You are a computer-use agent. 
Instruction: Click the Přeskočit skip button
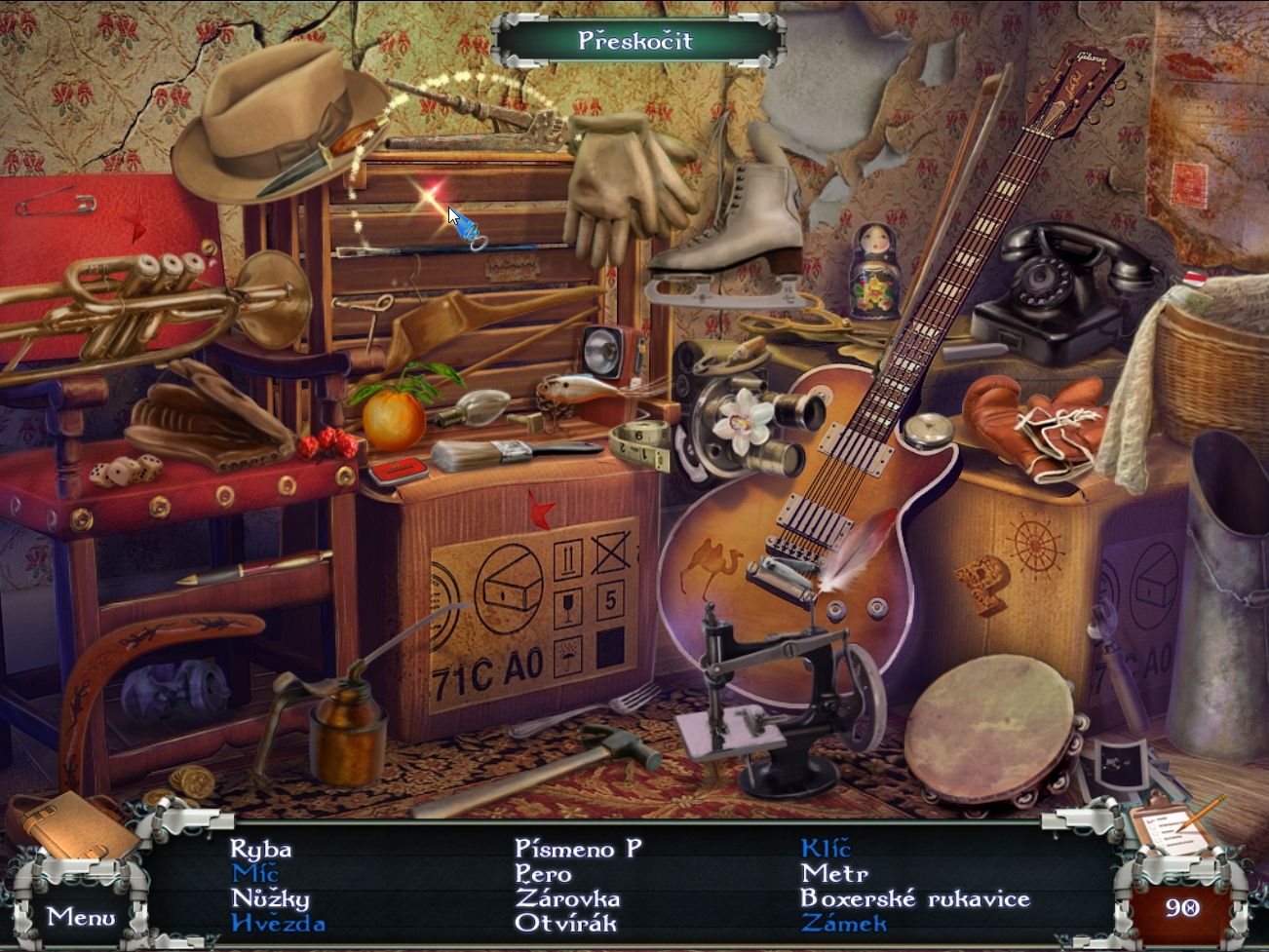pyautogui.click(x=635, y=40)
